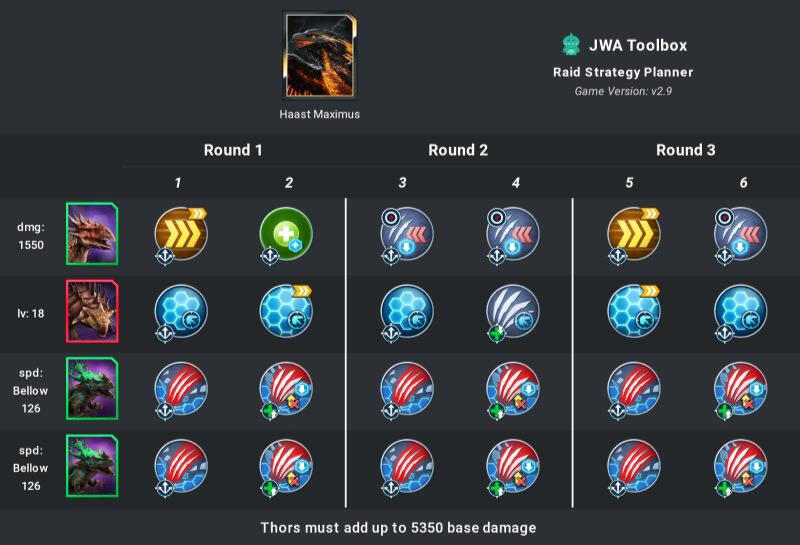Screen dimensions: 800x545
Task: Click the green healing cross ability icon
Action: [288, 234]
